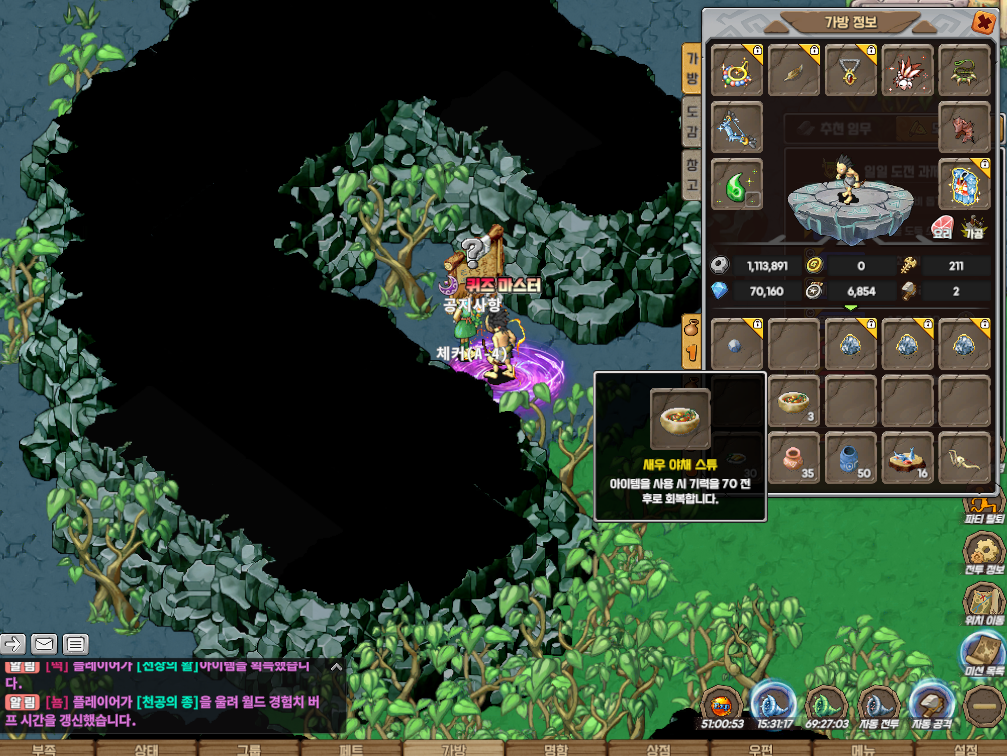Select the blue vase item stack of 50

[x=851, y=458]
